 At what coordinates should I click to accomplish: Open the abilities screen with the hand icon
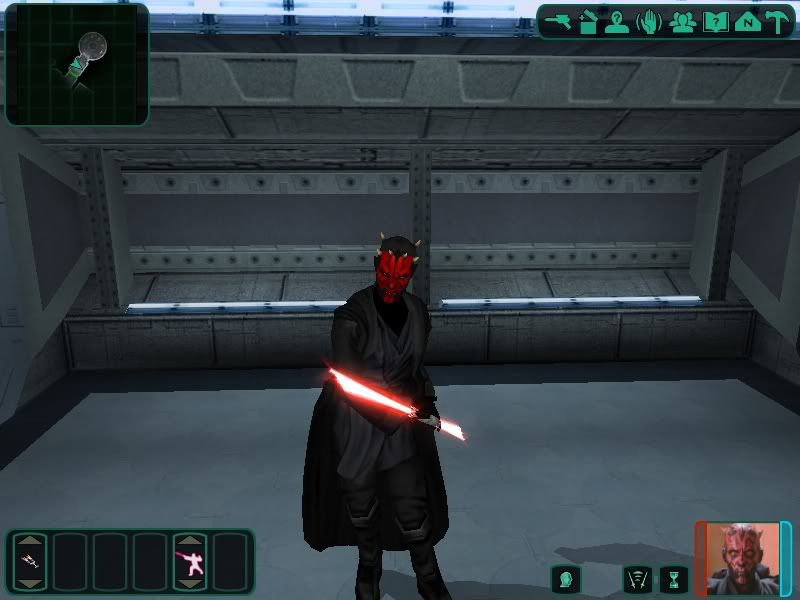coord(649,21)
